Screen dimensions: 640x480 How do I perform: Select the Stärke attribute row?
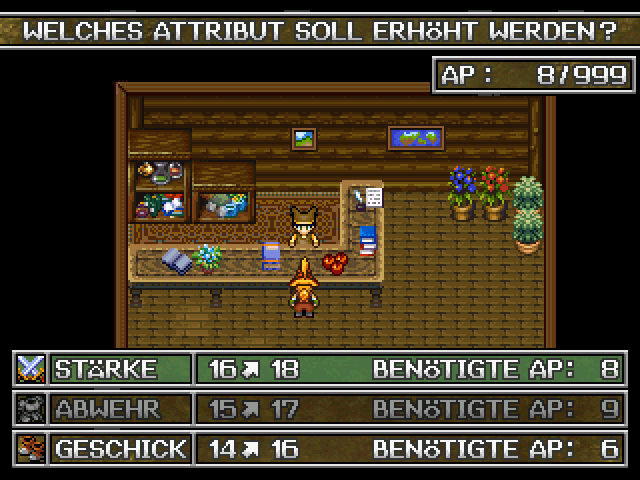point(120,369)
